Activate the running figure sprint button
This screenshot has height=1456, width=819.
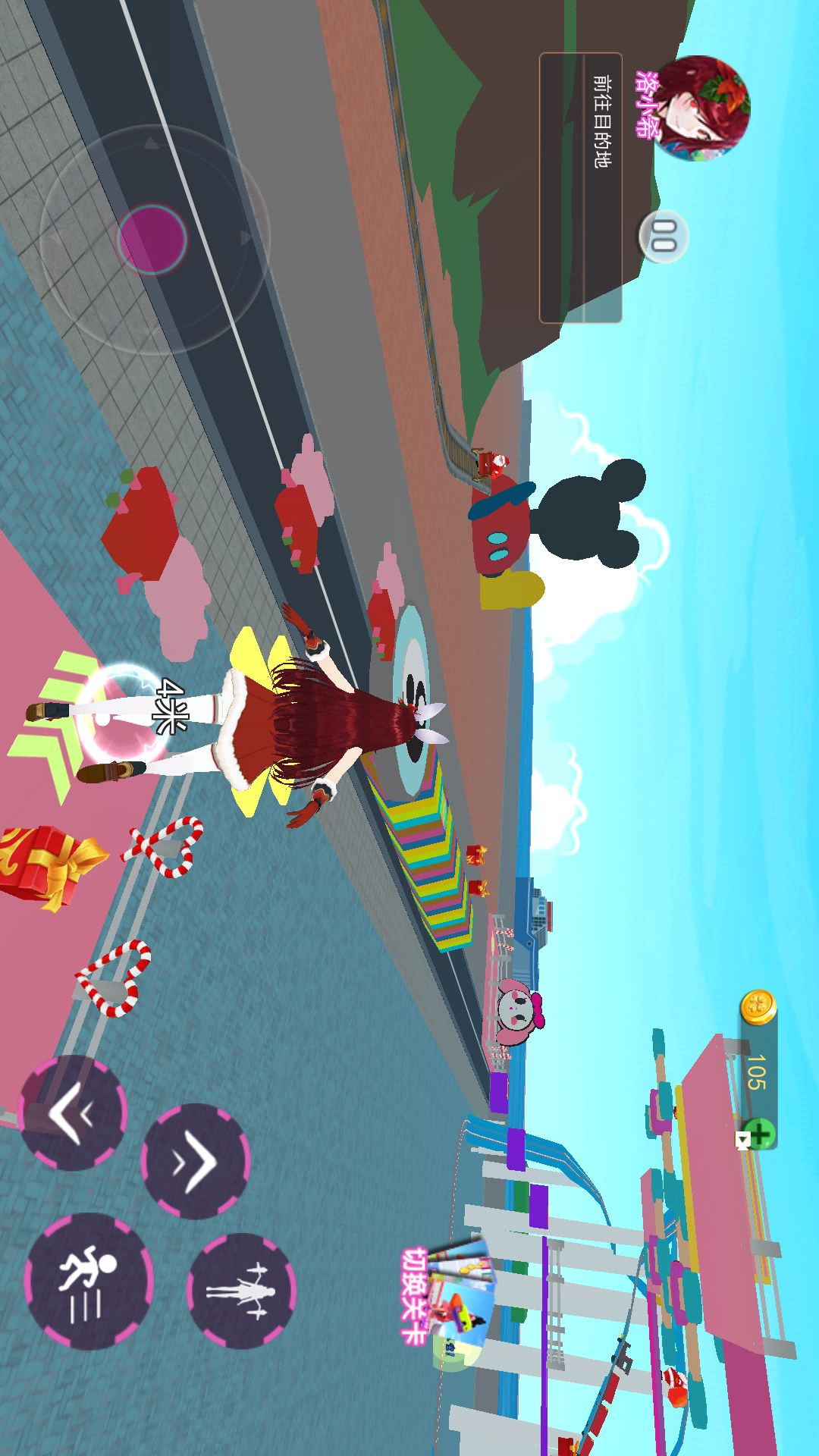(x=89, y=1281)
